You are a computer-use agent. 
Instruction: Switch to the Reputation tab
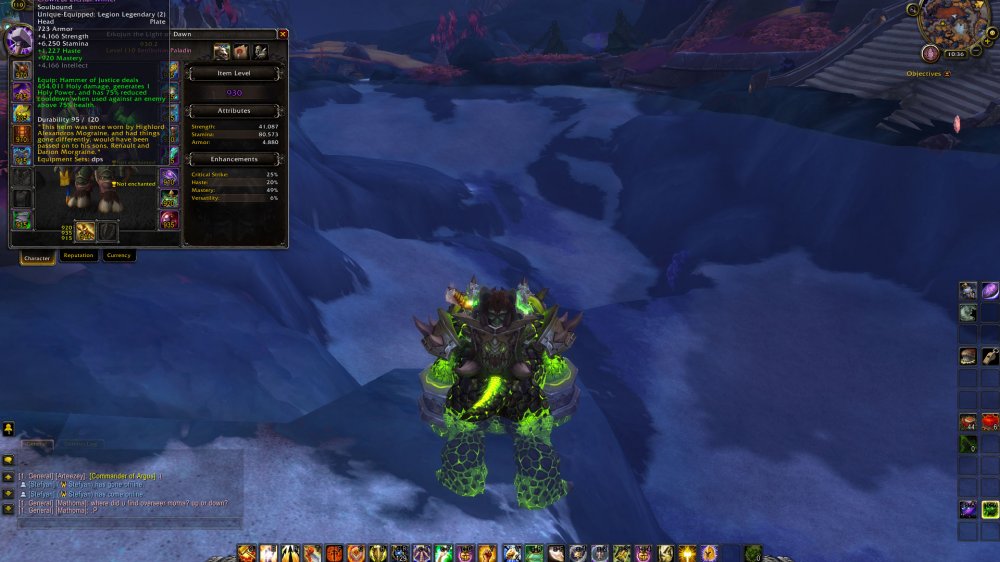pyautogui.click(x=78, y=256)
